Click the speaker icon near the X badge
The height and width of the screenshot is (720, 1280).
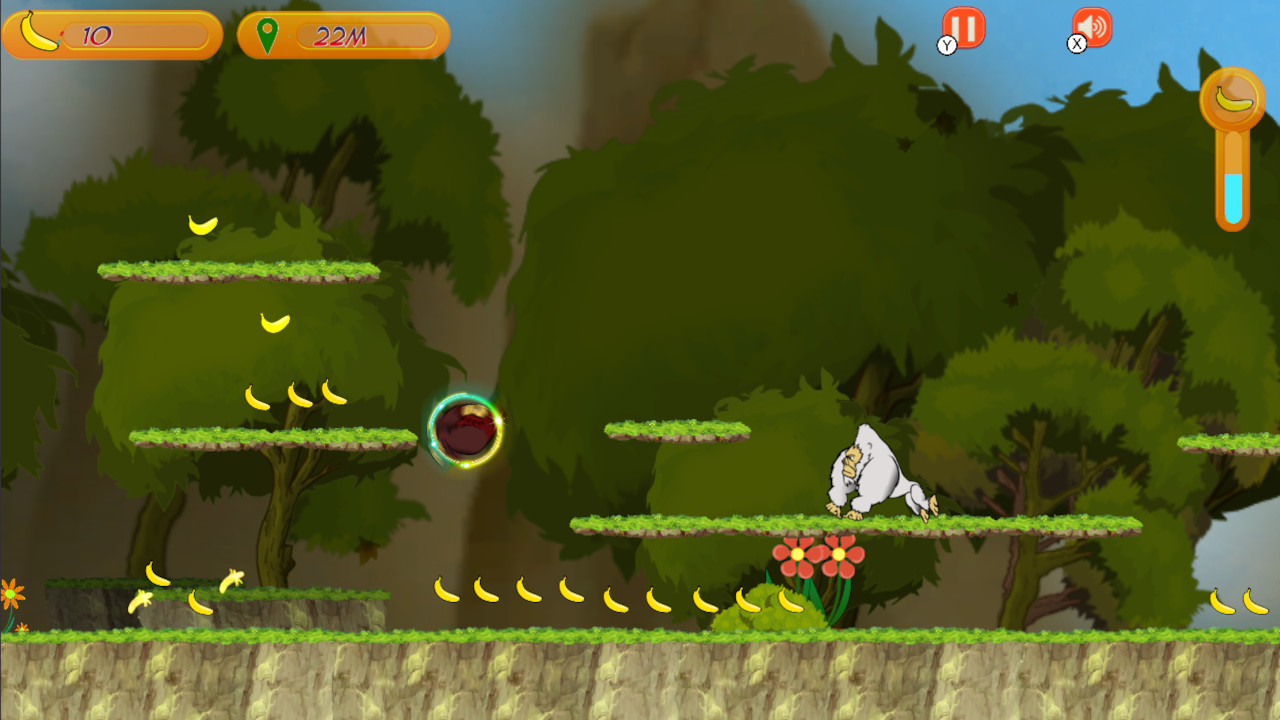pos(1092,28)
